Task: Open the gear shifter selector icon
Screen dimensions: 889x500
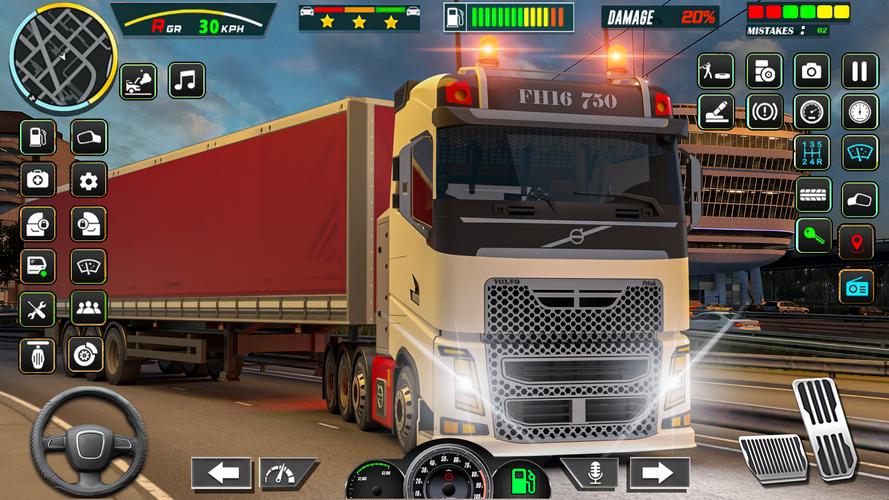Action: [812, 153]
